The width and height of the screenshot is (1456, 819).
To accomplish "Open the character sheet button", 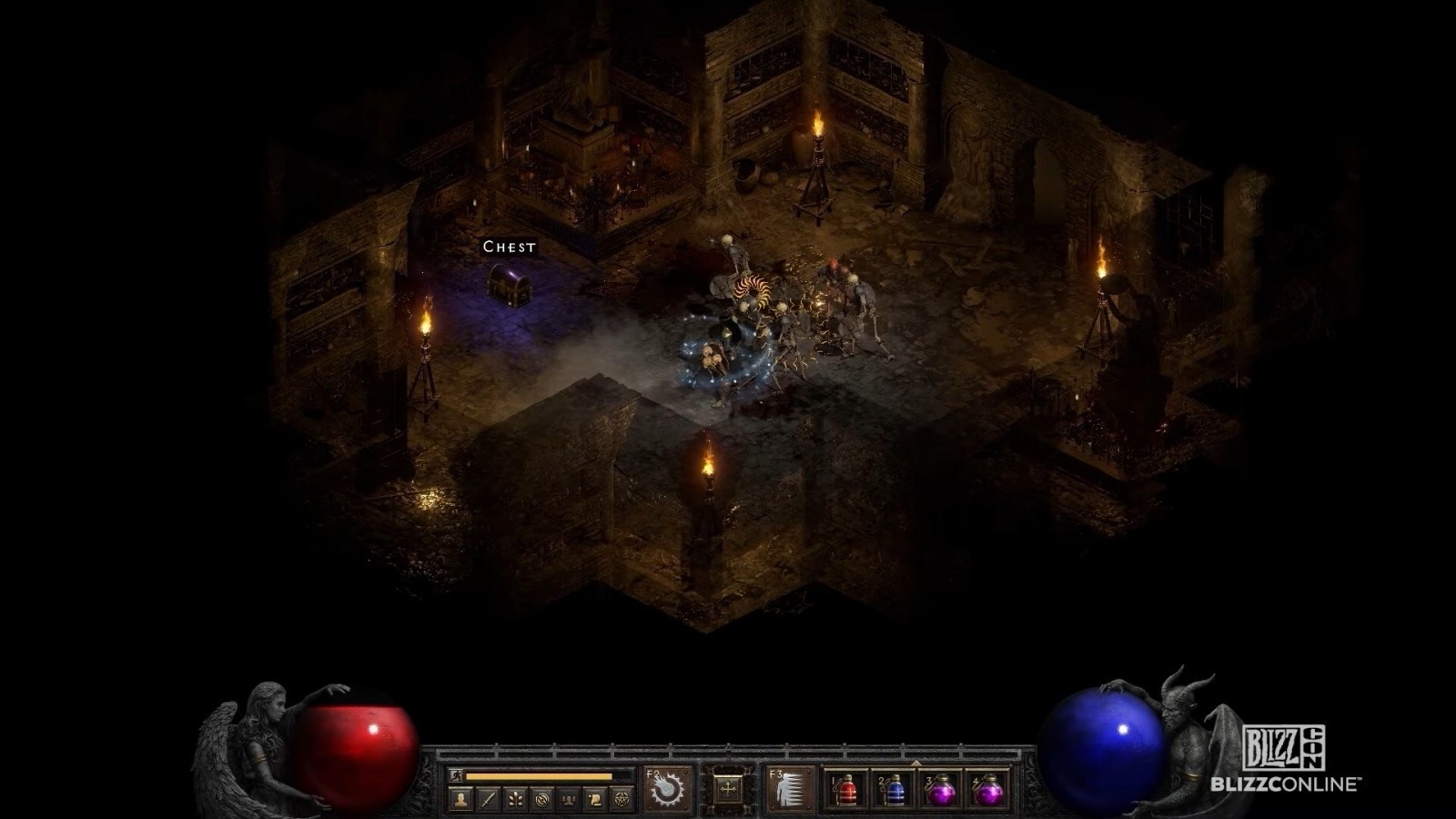I will (x=461, y=800).
